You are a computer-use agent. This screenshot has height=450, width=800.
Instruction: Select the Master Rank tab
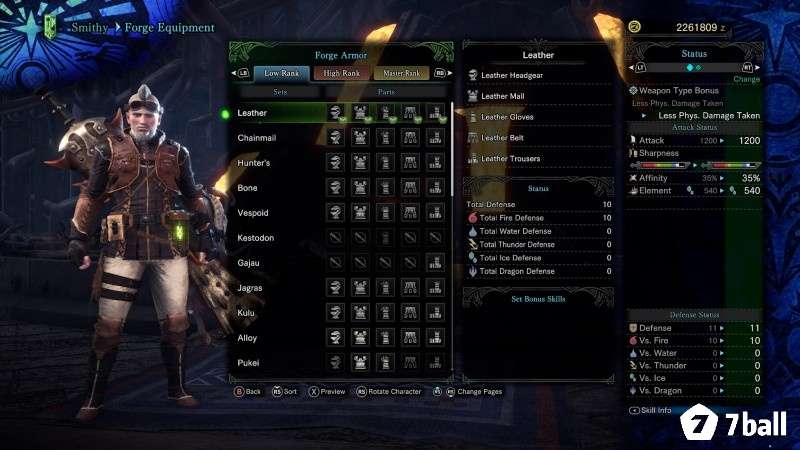coord(400,73)
